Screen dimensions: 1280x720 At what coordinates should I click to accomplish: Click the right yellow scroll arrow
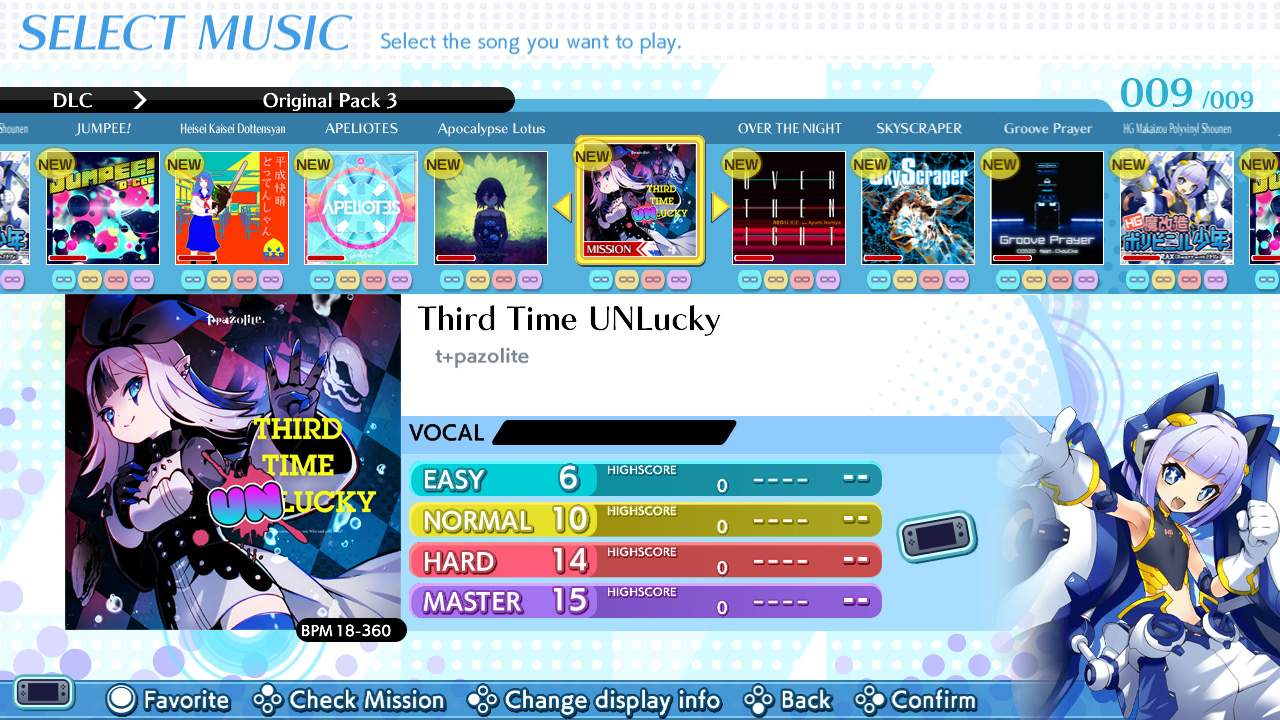[x=719, y=206]
